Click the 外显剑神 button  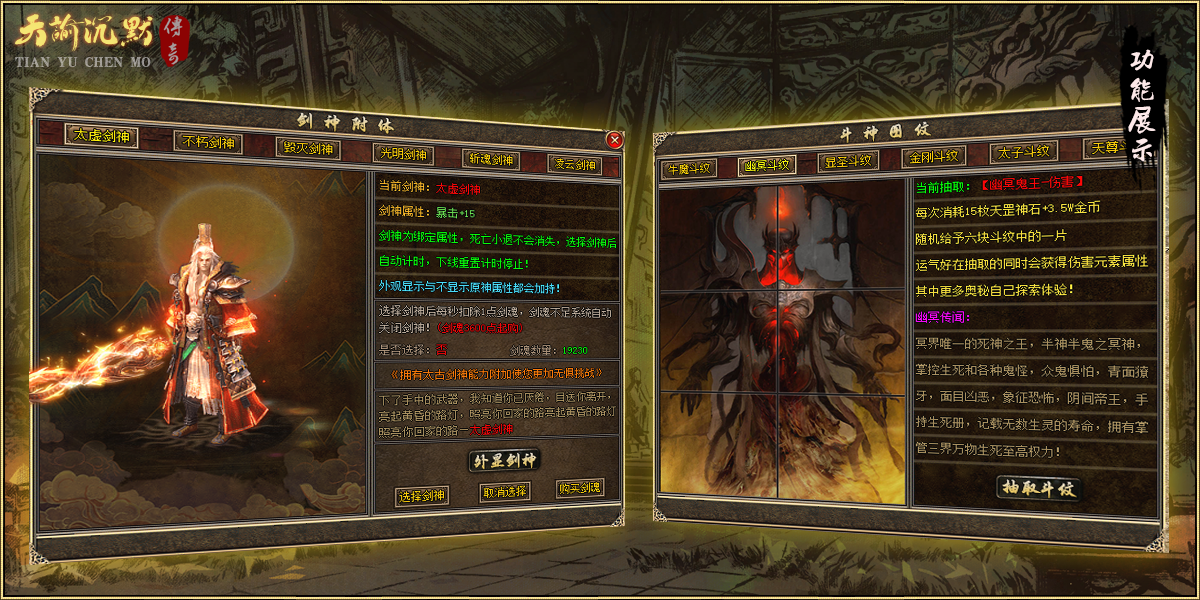[x=504, y=461]
